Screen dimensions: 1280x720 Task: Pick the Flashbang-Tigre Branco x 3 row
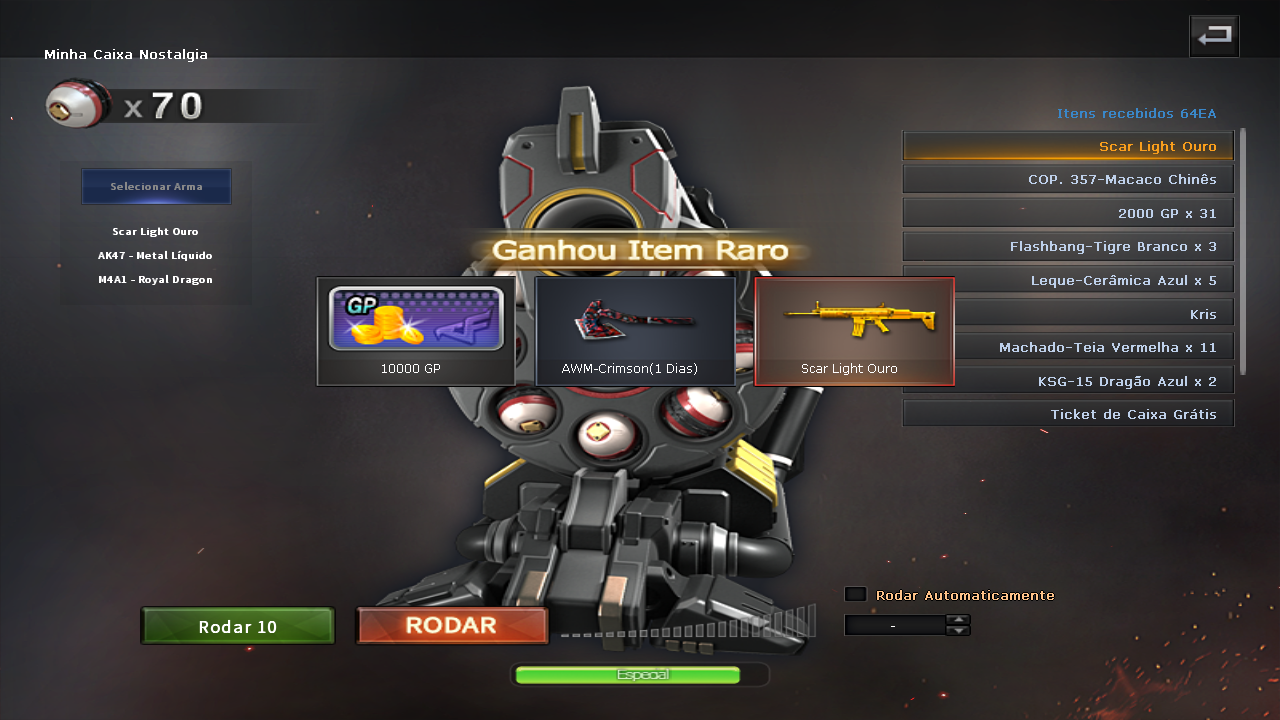tap(1068, 247)
